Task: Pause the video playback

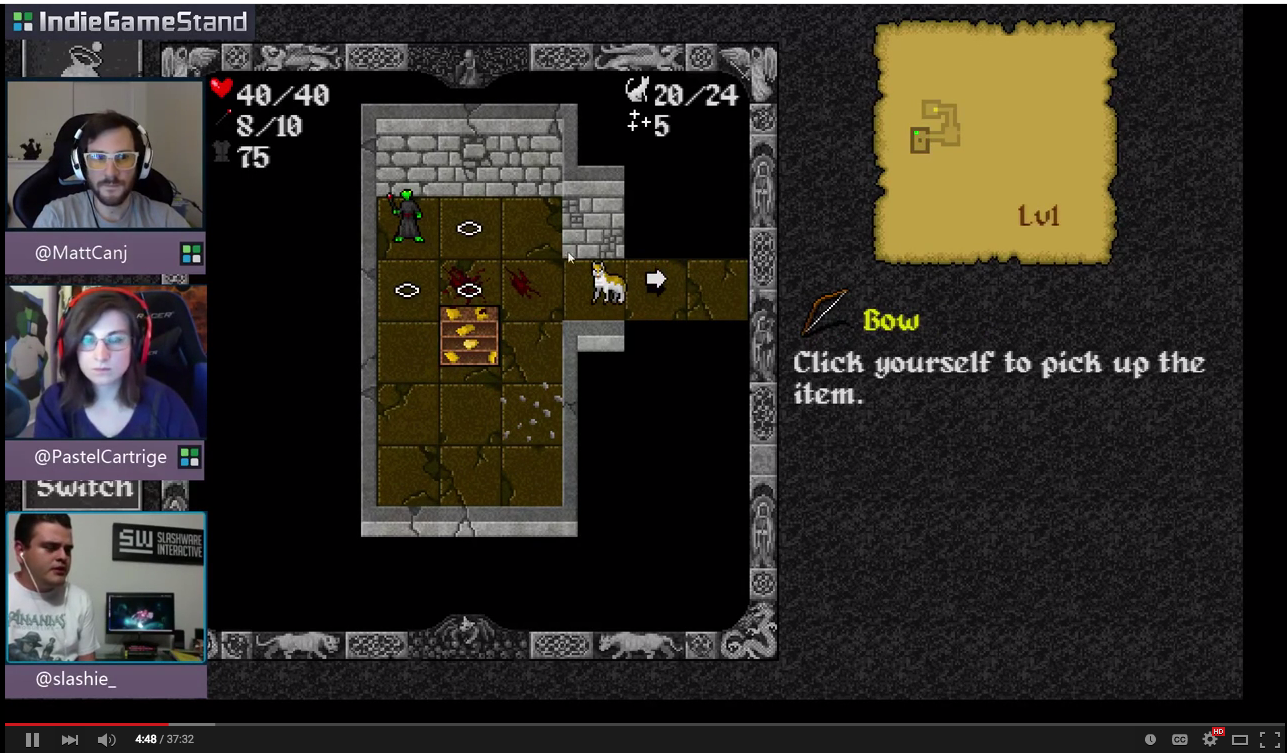Action: [32, 739]
